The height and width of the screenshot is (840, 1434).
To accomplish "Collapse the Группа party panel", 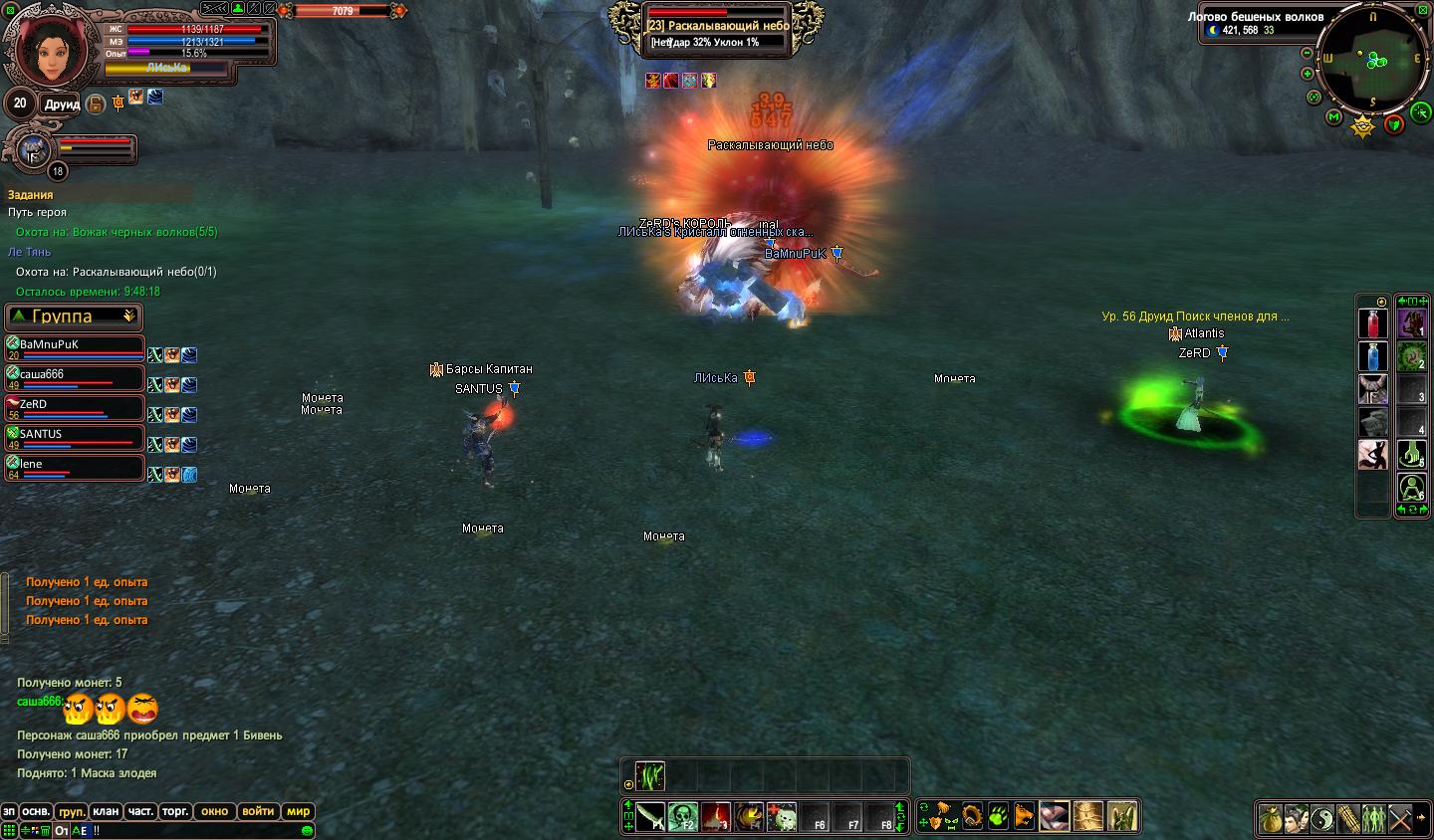I will point(128,315).
